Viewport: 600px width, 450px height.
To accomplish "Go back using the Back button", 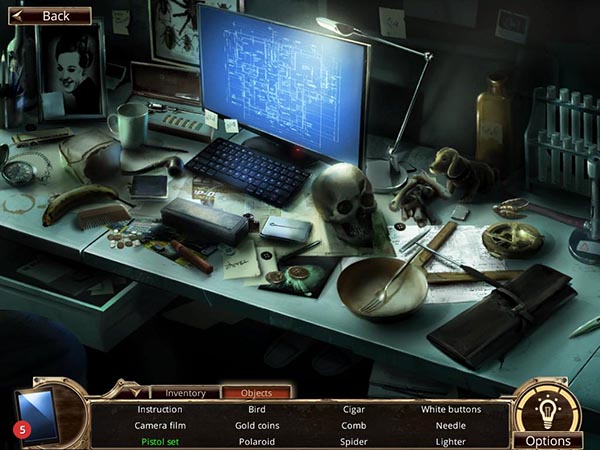I will (50, 15).
